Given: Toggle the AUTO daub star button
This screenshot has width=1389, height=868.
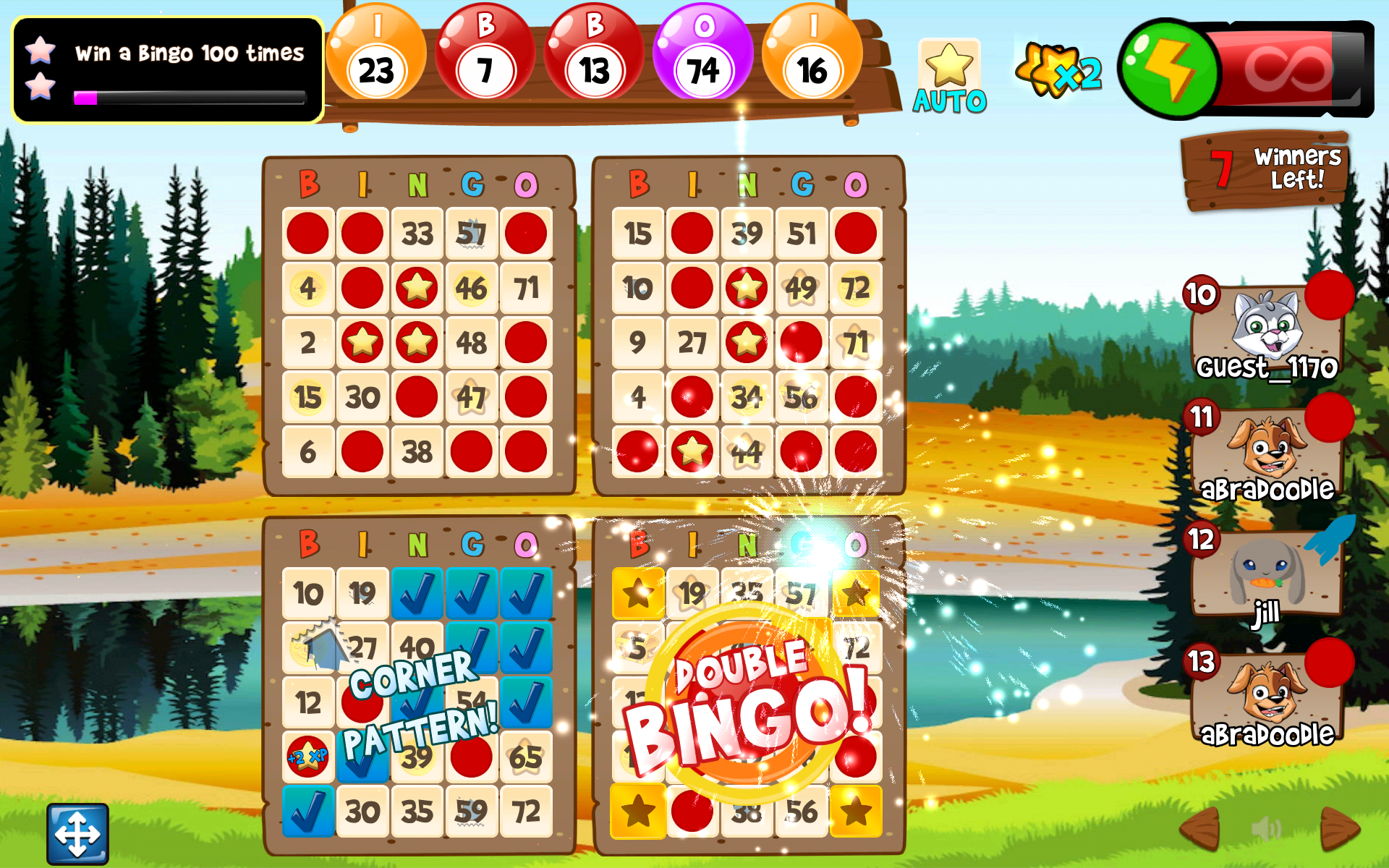Looking at the screenshot, I should [x=949, y=77].
